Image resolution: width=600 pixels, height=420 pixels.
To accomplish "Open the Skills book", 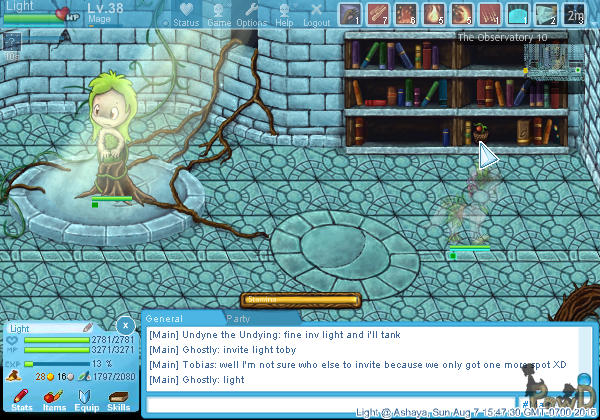I will click(x=118, y=400).
